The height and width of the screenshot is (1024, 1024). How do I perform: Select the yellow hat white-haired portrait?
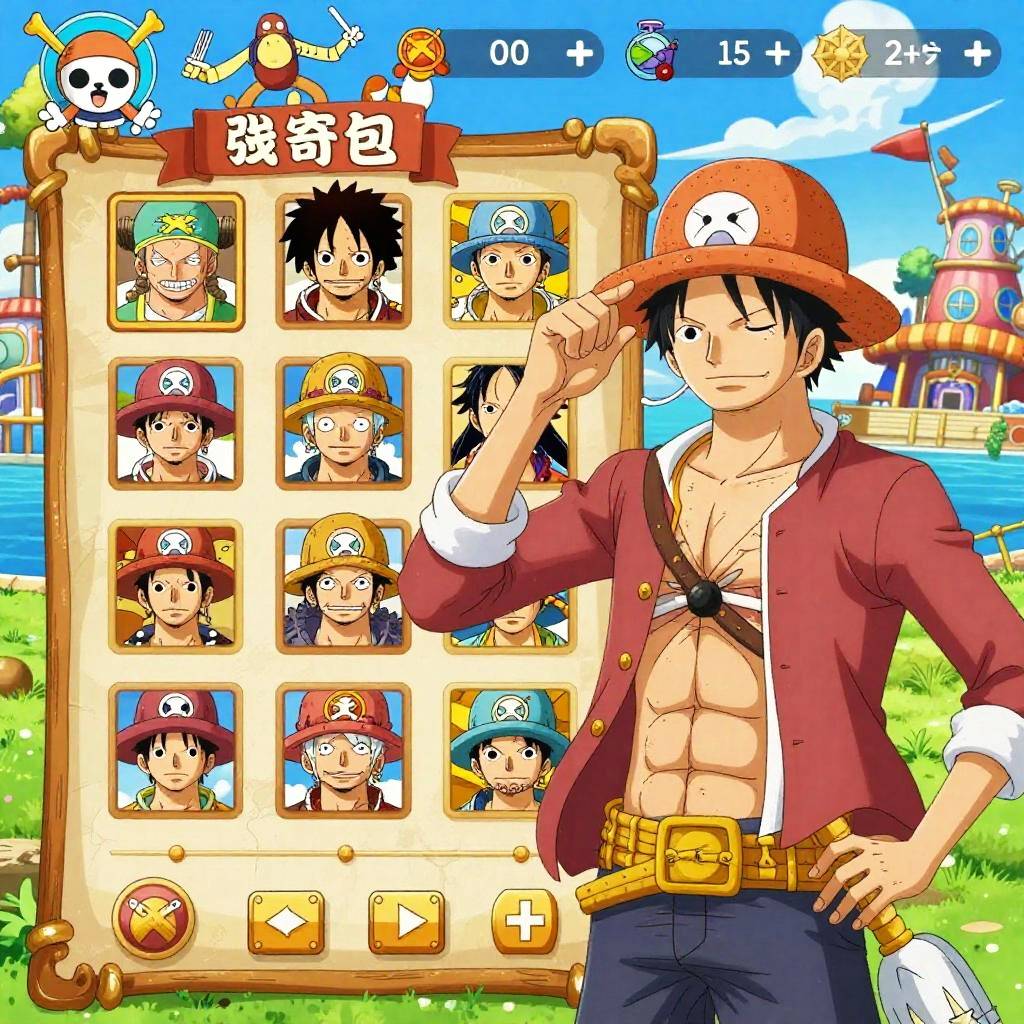(343, 423)
